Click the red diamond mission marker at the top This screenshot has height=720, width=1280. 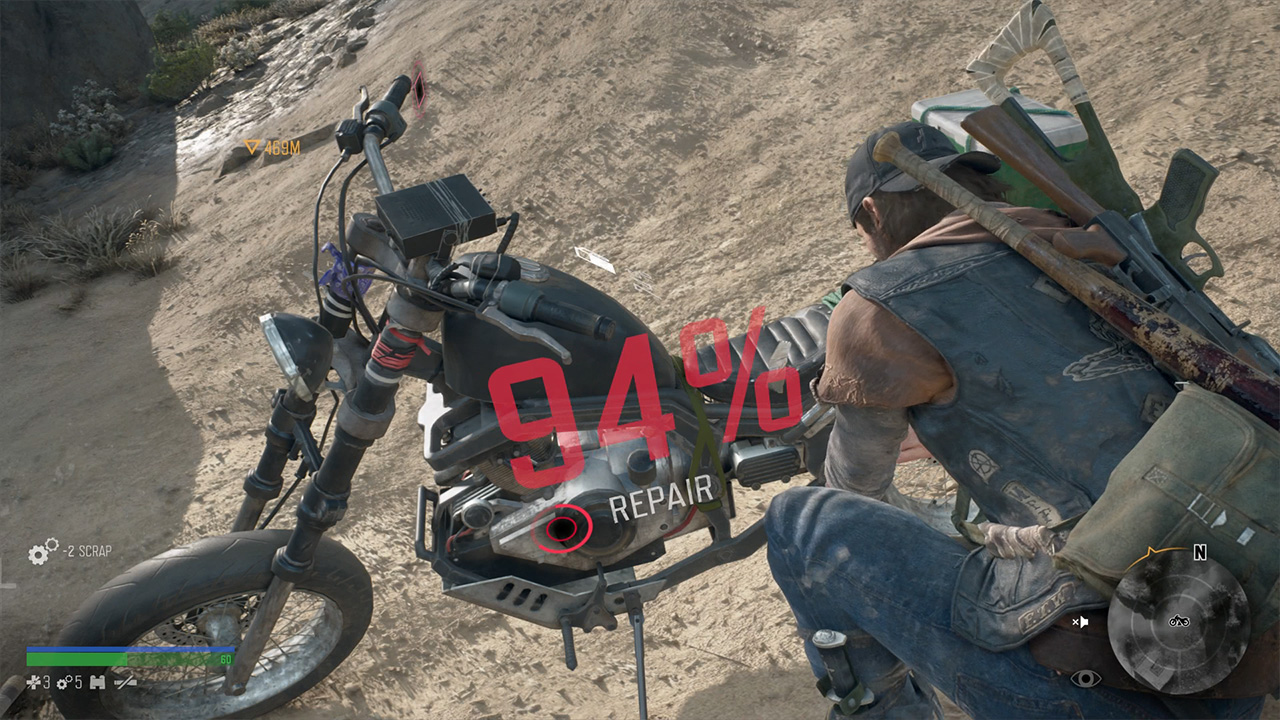pyautogui.click(x=419, y=88)
